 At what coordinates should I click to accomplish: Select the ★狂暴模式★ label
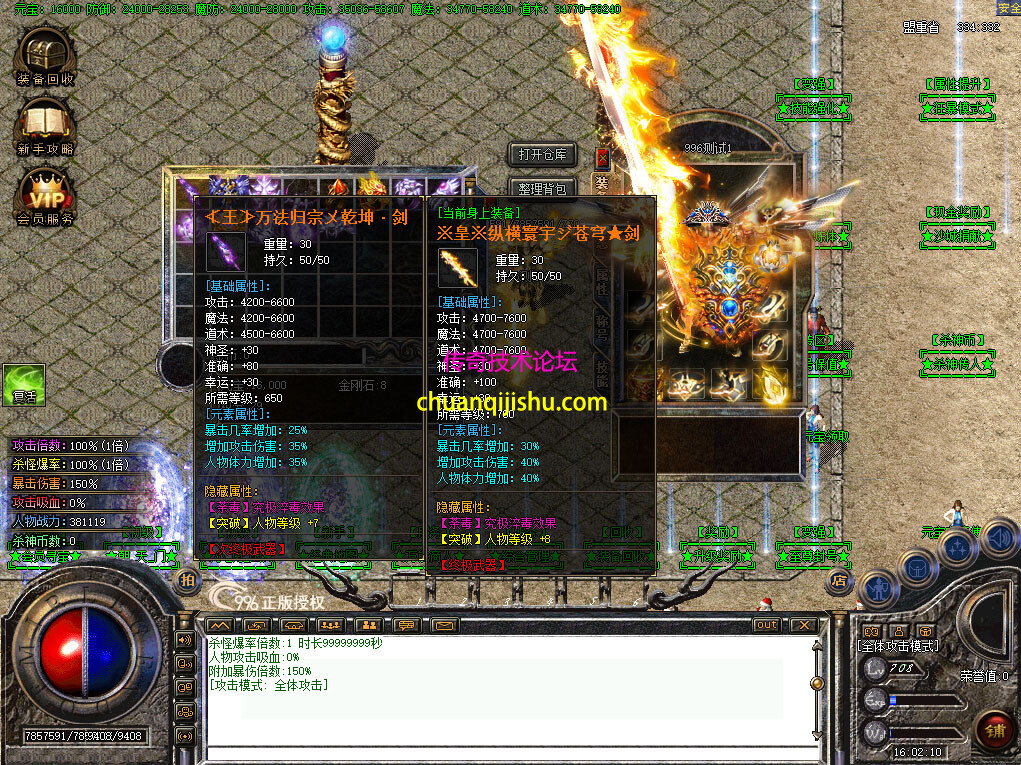click(957, 108)
